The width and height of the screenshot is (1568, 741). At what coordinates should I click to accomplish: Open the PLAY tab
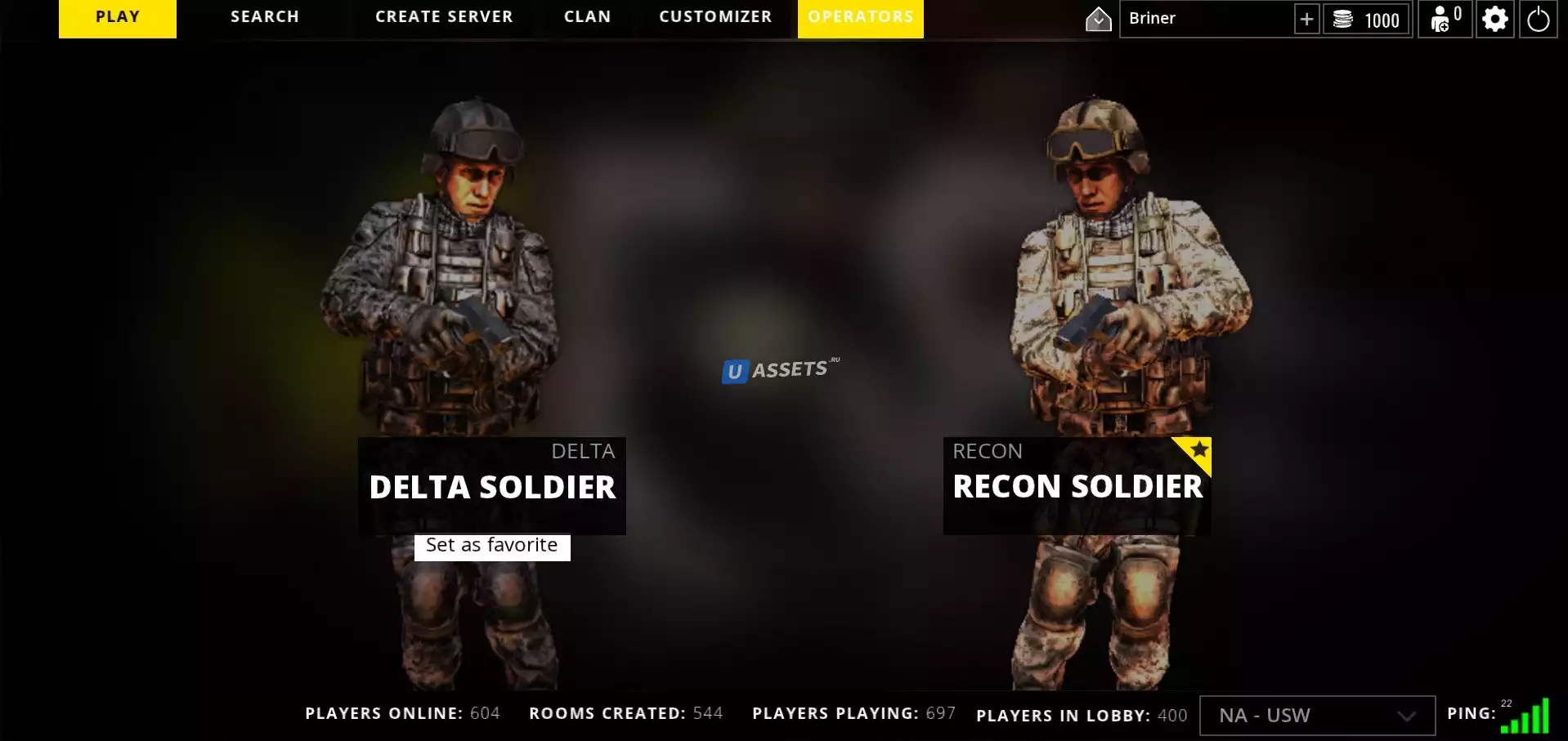tap(118, 18)
